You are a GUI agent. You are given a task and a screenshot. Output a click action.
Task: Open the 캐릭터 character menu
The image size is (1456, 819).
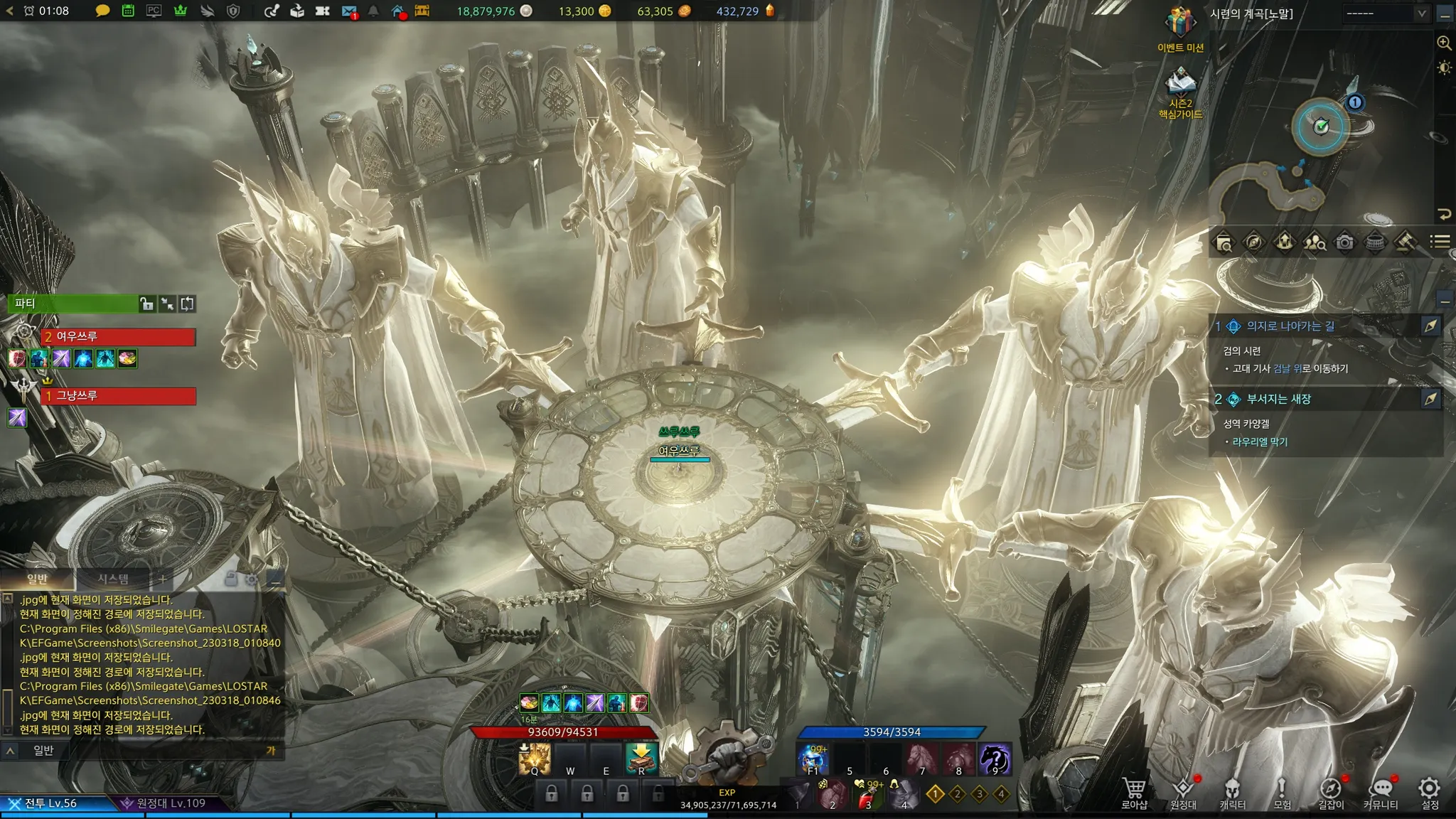1232,792
